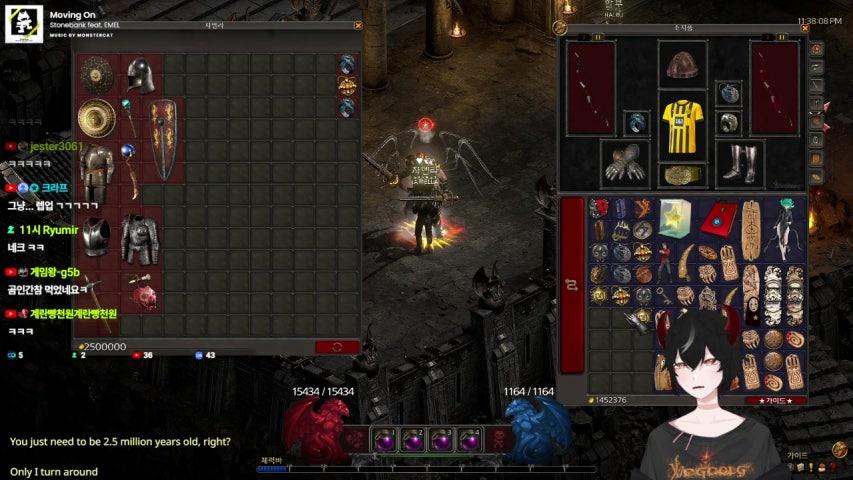Click the tall red button beside inventory

point(572,284)
